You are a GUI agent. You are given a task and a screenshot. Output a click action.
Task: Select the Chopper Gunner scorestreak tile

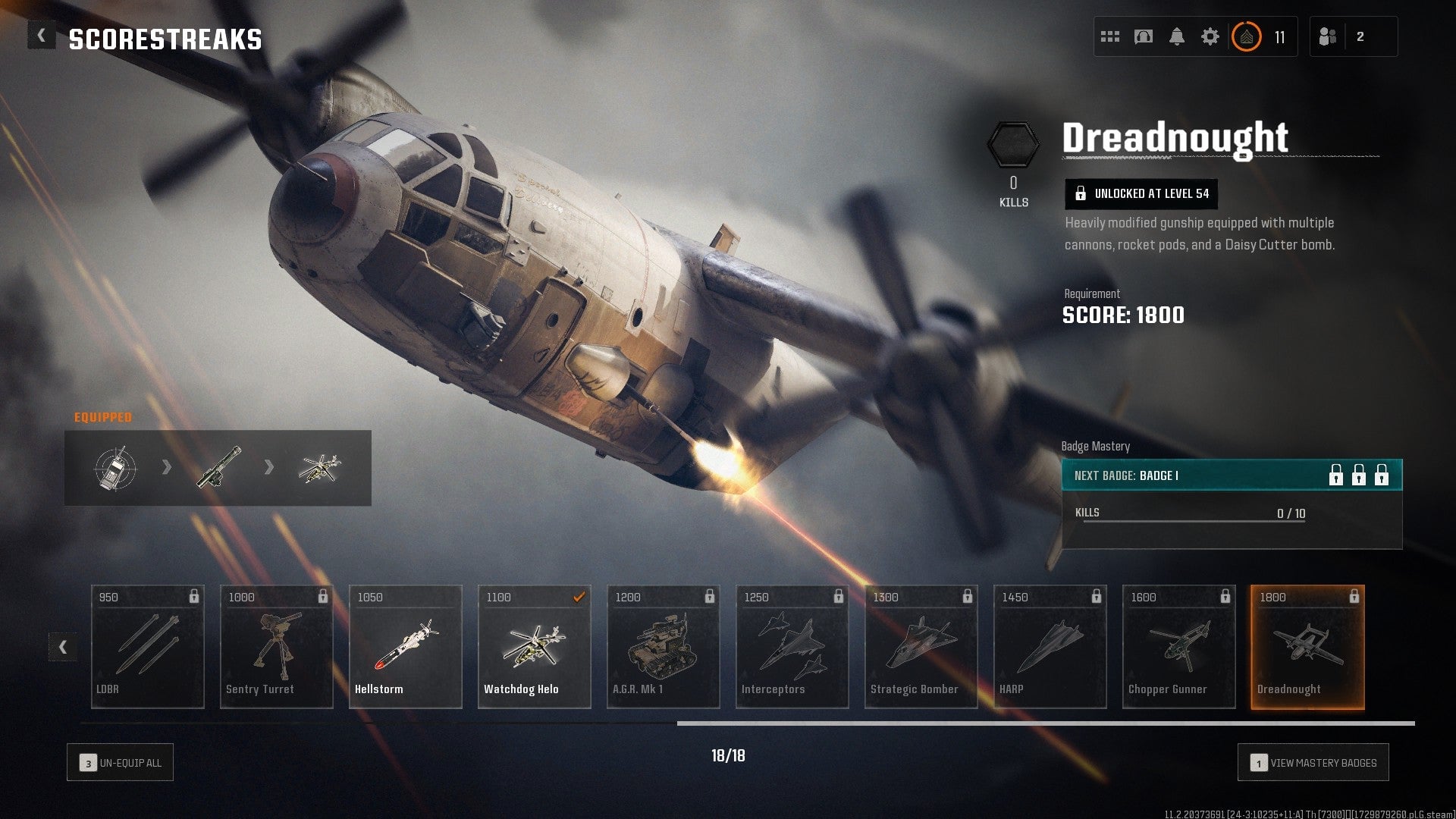coord(1178,646)
